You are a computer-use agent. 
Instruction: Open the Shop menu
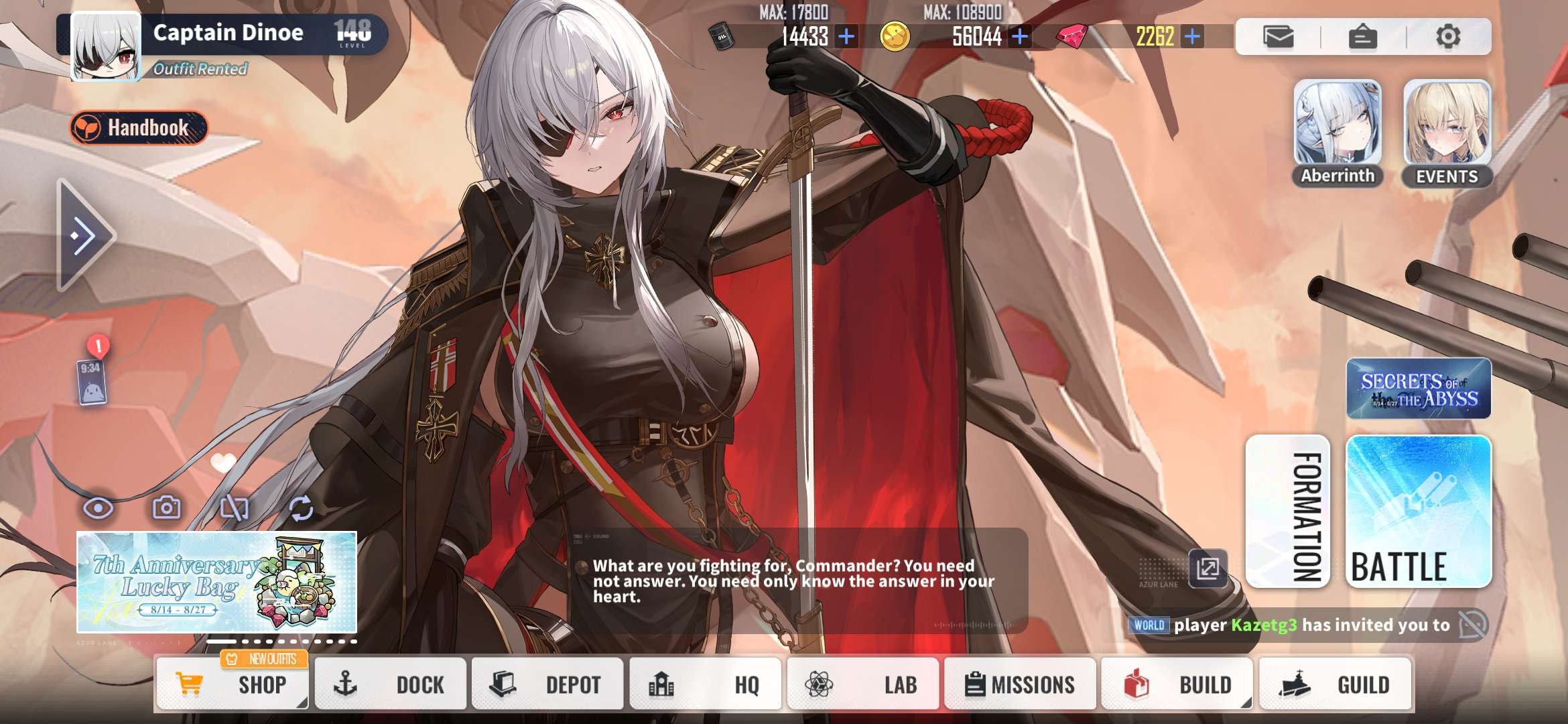232,684
